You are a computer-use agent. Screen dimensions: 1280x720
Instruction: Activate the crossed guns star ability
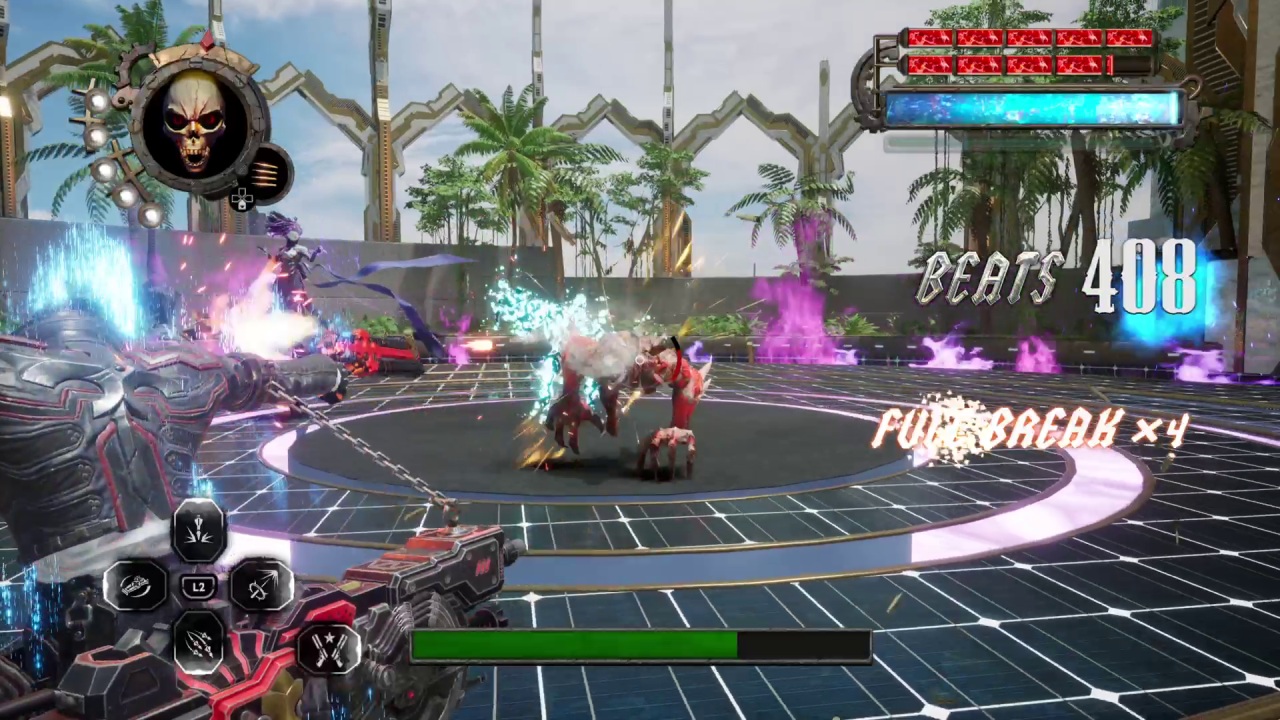coord(329,648)
